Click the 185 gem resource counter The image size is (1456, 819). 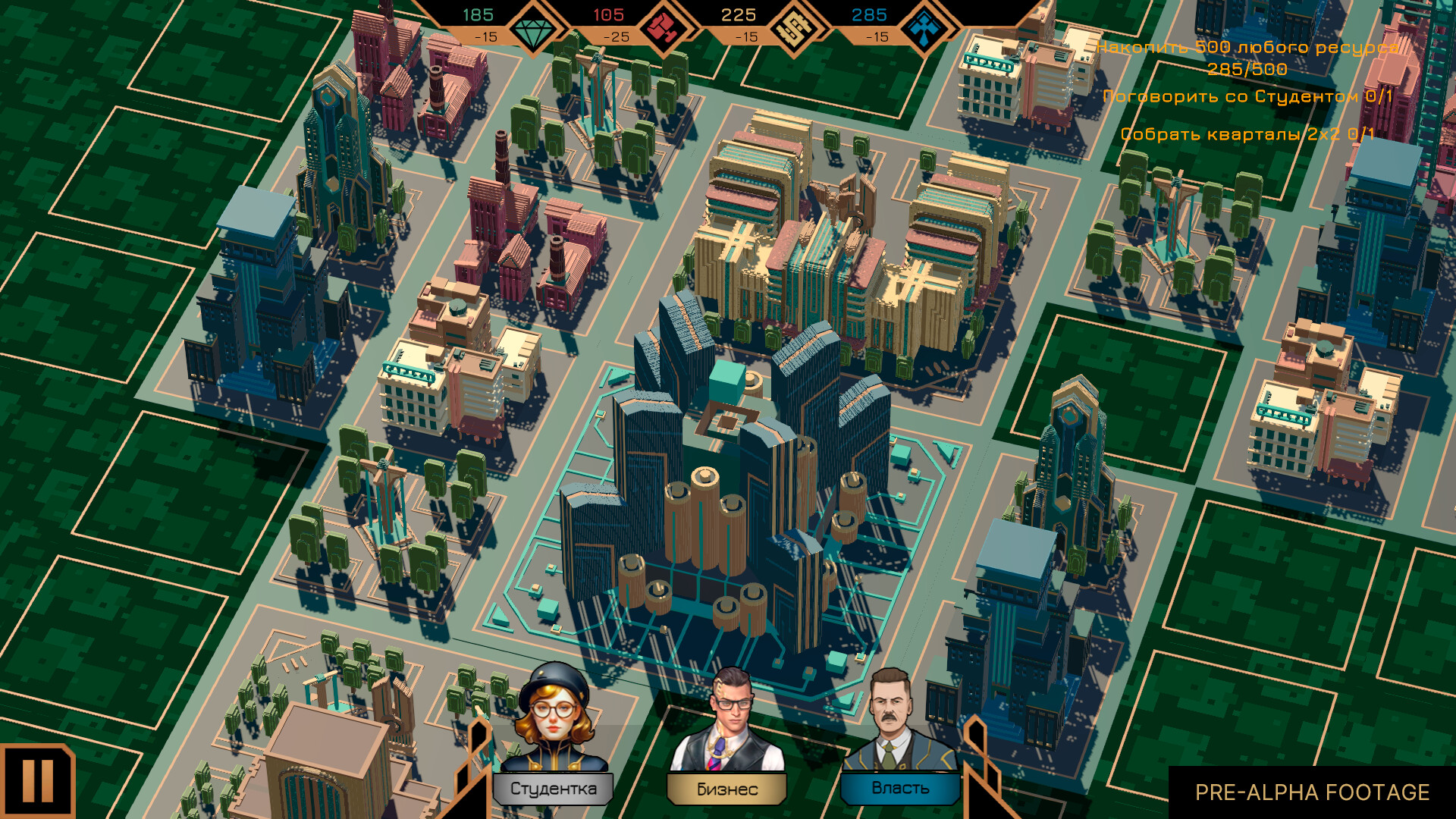478,13
